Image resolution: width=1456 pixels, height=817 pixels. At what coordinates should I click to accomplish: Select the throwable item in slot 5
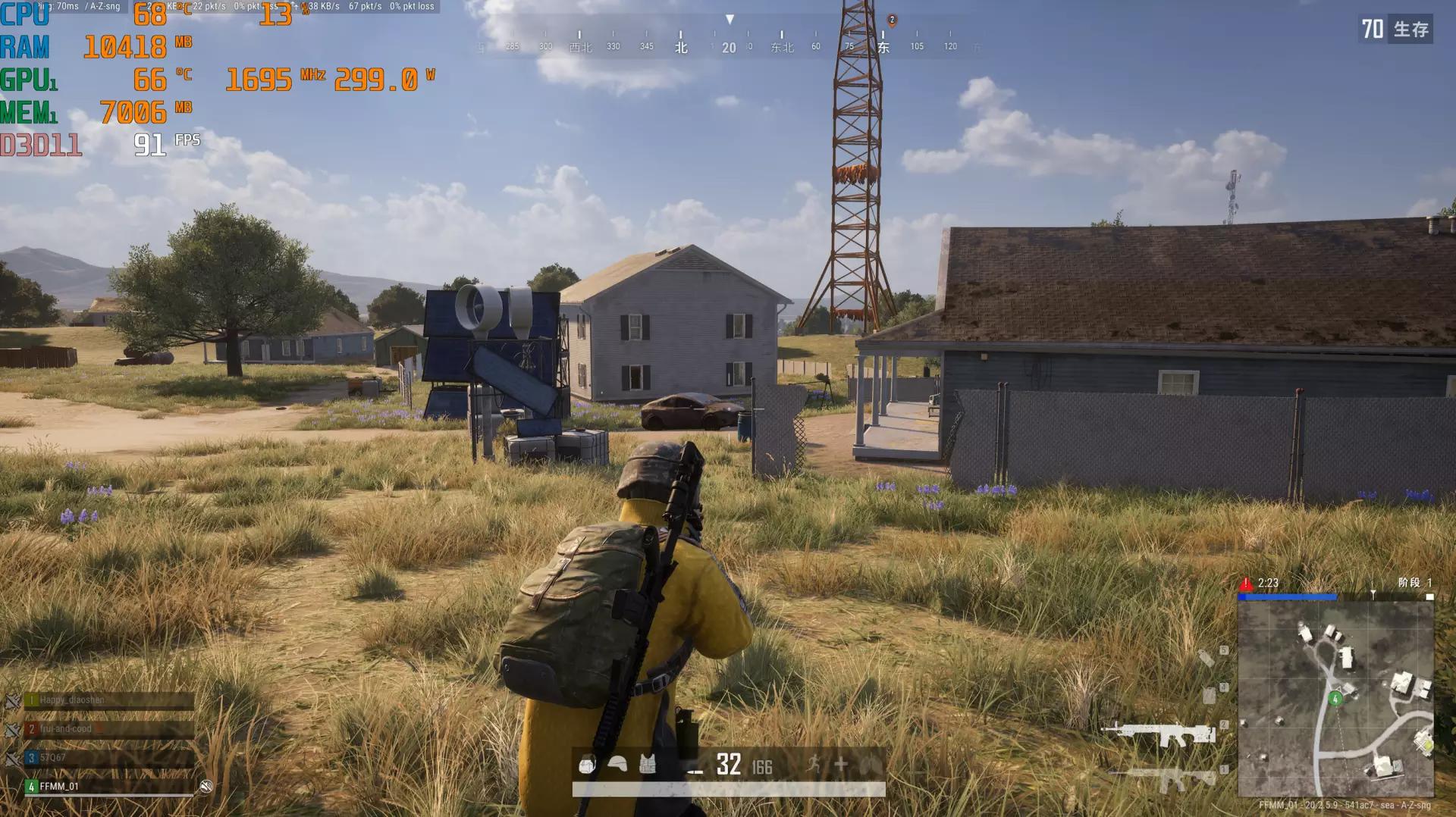tap(1207, 658)
